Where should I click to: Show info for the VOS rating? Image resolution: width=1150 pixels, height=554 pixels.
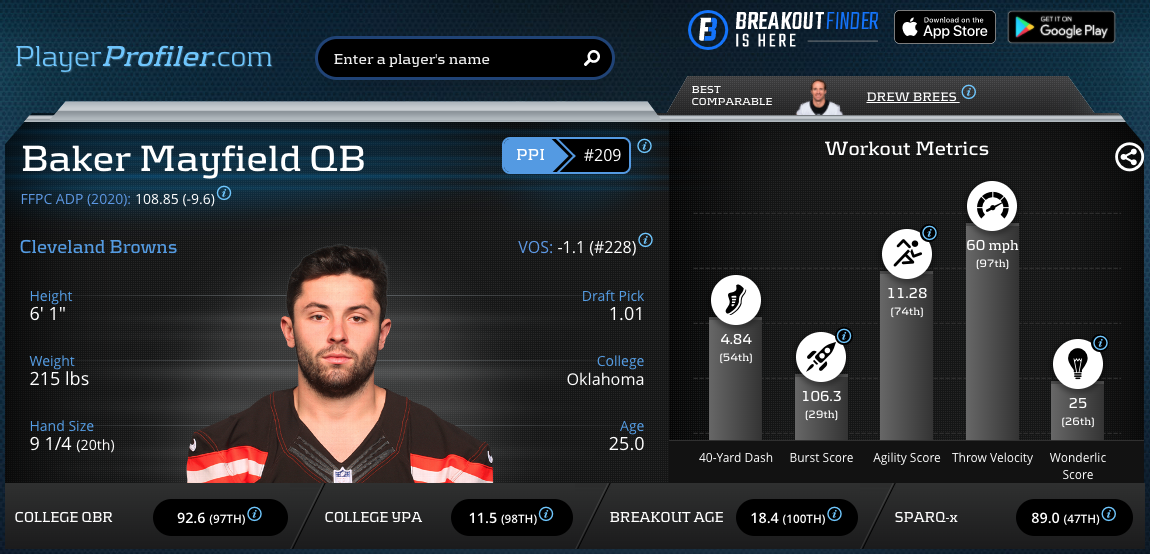click(646, 240)
